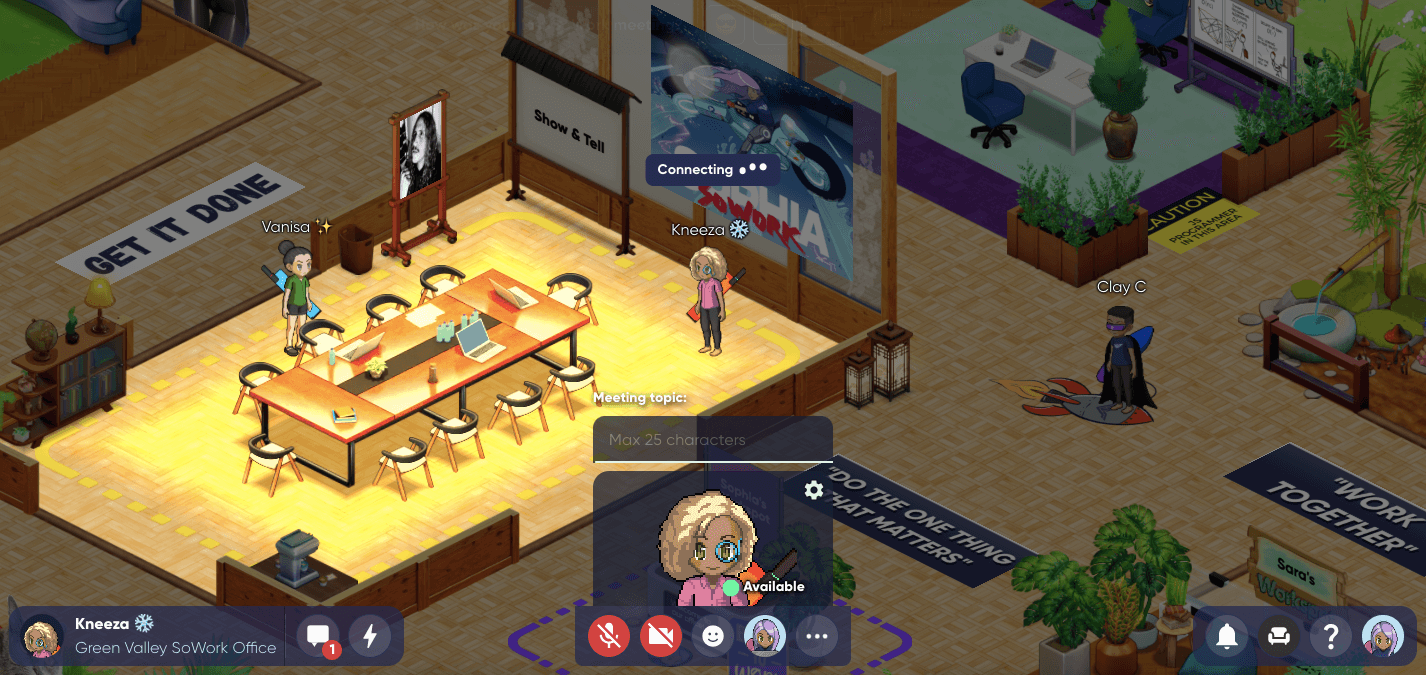Open Kneeza's profile card
The width and height of the screenshot is (1426, 675).
[148, 636]
